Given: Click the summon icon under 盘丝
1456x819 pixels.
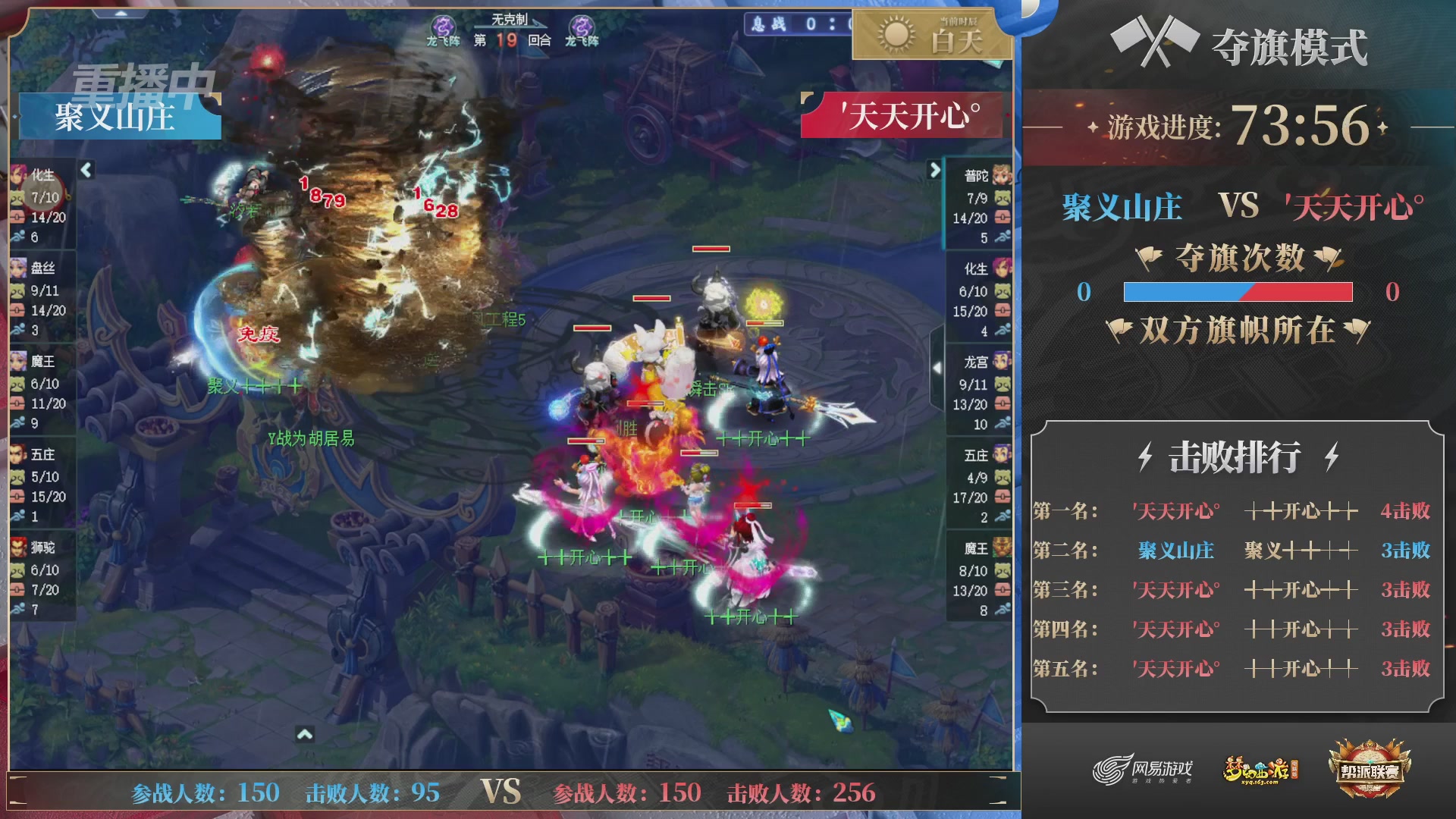Looking at the screenshot, I should (19, 290).
